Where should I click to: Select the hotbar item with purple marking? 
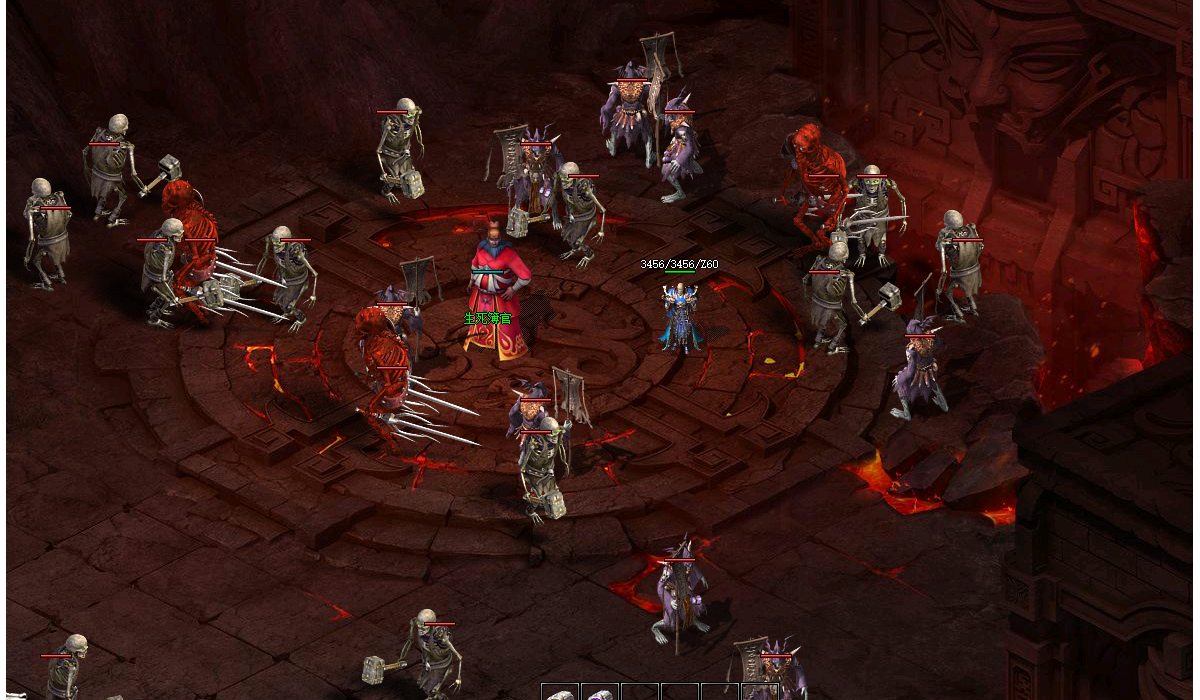tap(600, 694)
